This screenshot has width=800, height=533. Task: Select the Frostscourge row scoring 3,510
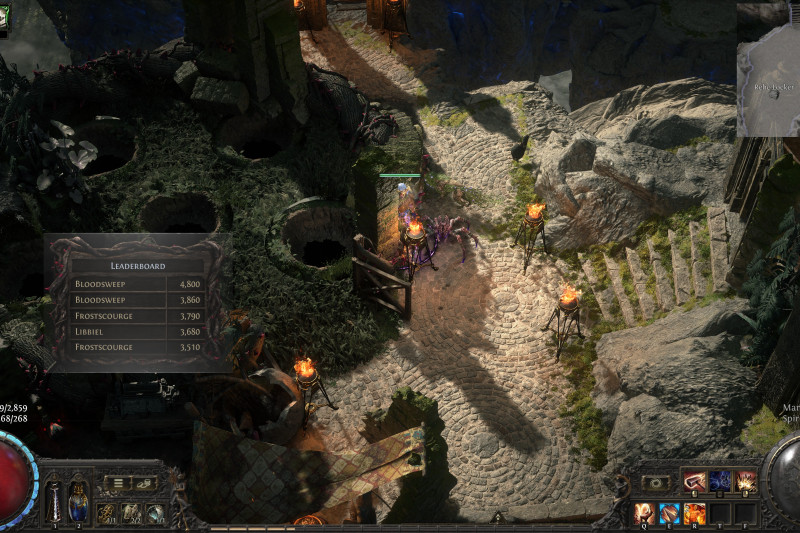click(x=138, y=347)
